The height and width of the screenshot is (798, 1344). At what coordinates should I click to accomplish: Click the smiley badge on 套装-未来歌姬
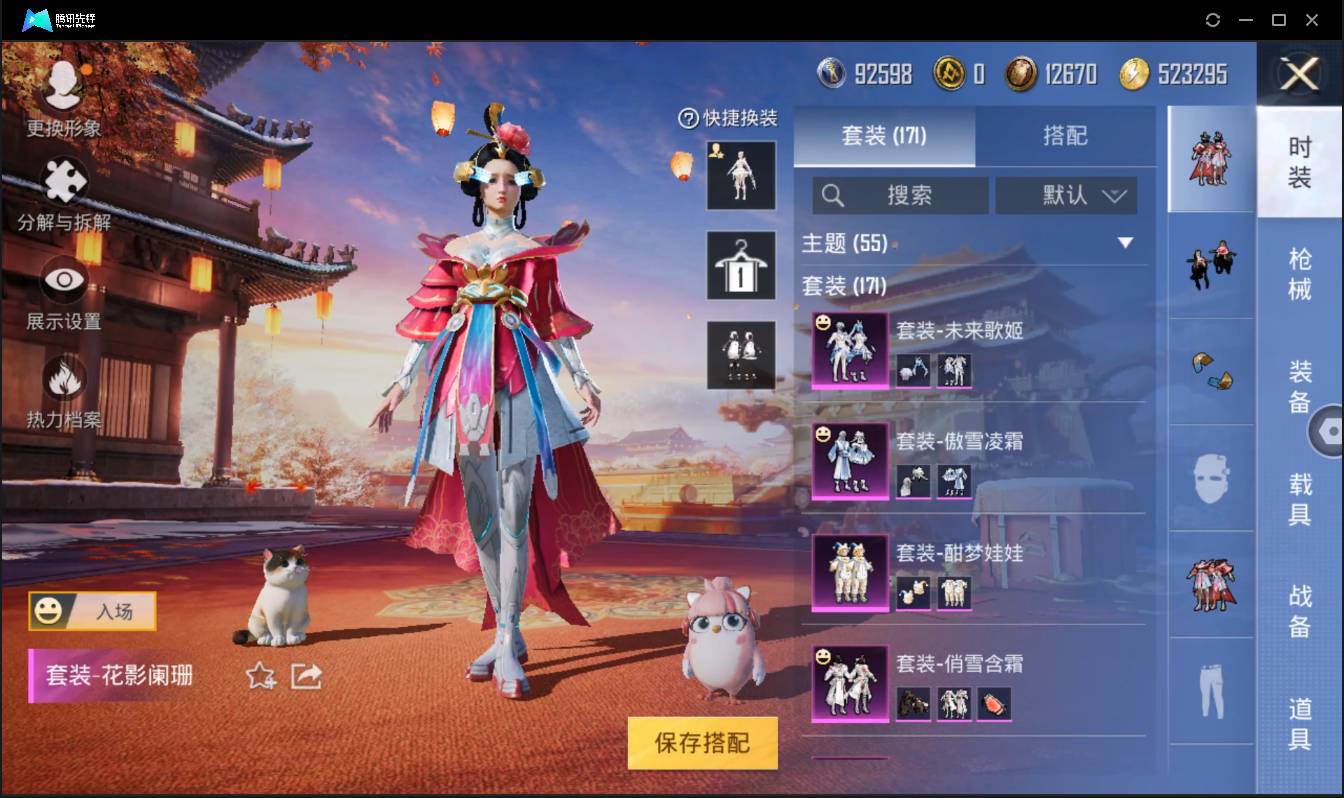(x=822, y=321)
